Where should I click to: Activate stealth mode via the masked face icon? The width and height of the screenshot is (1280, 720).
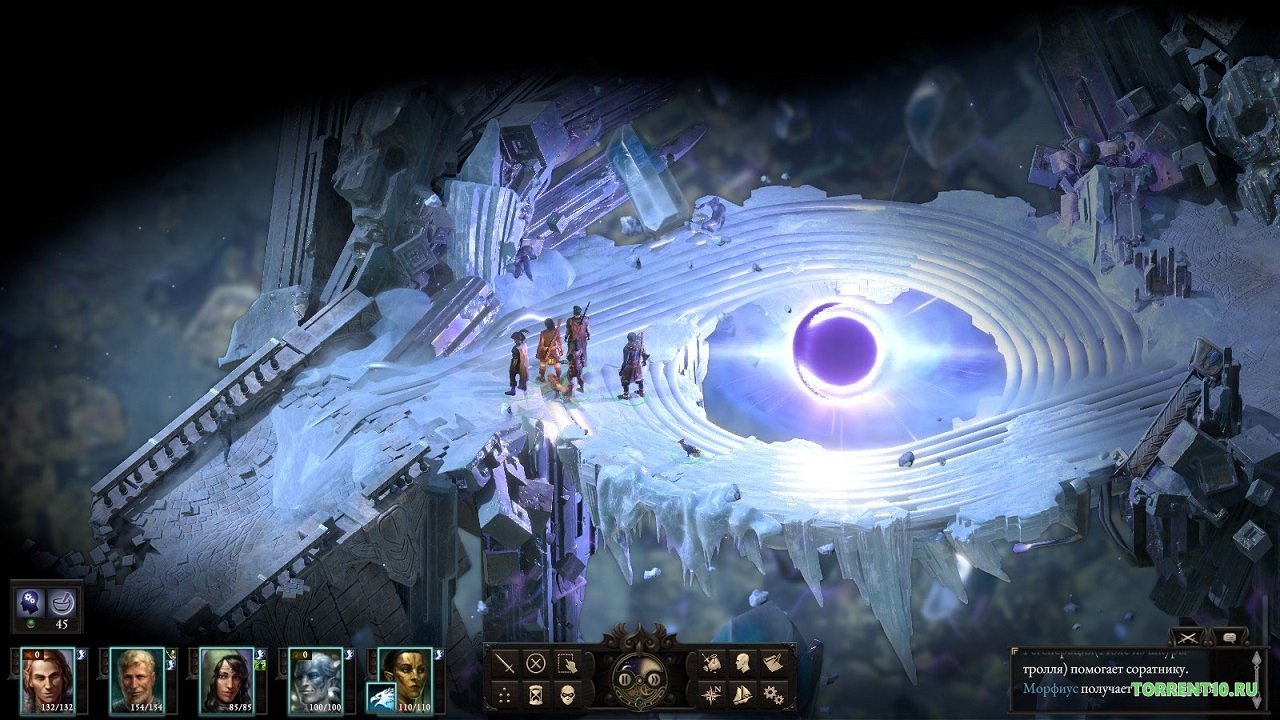point(568,694)
